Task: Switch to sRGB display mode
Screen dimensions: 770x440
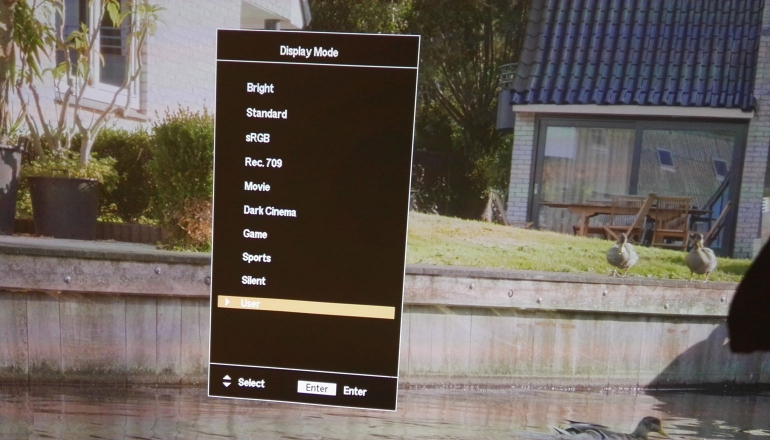Action: click(x=257, y=138)
